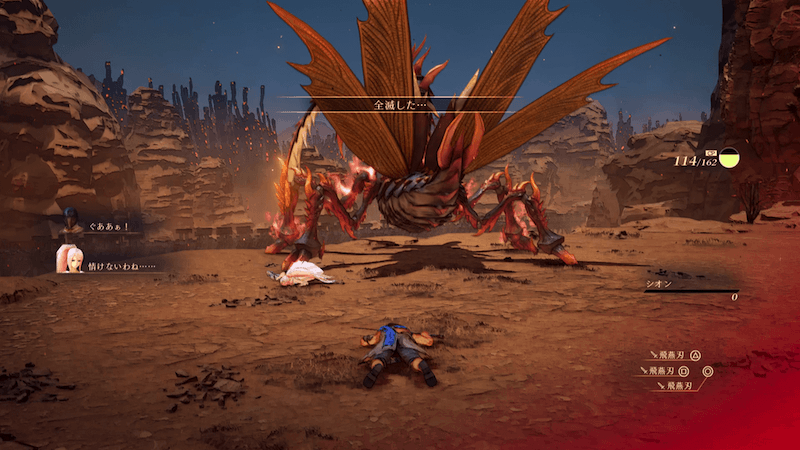Image resolution: width=800 pixels, height=450 pixels.
Task: Select the pink-haired Shionne dialogue portrait
Action: pyautogui.click(x=69, y=258)
